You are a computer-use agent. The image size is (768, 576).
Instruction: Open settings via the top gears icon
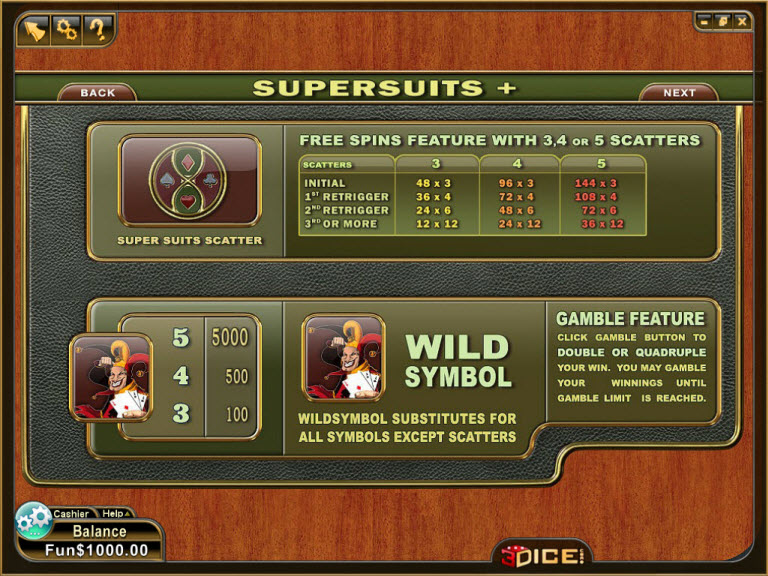pyautogui.click(x=66, y=30)
